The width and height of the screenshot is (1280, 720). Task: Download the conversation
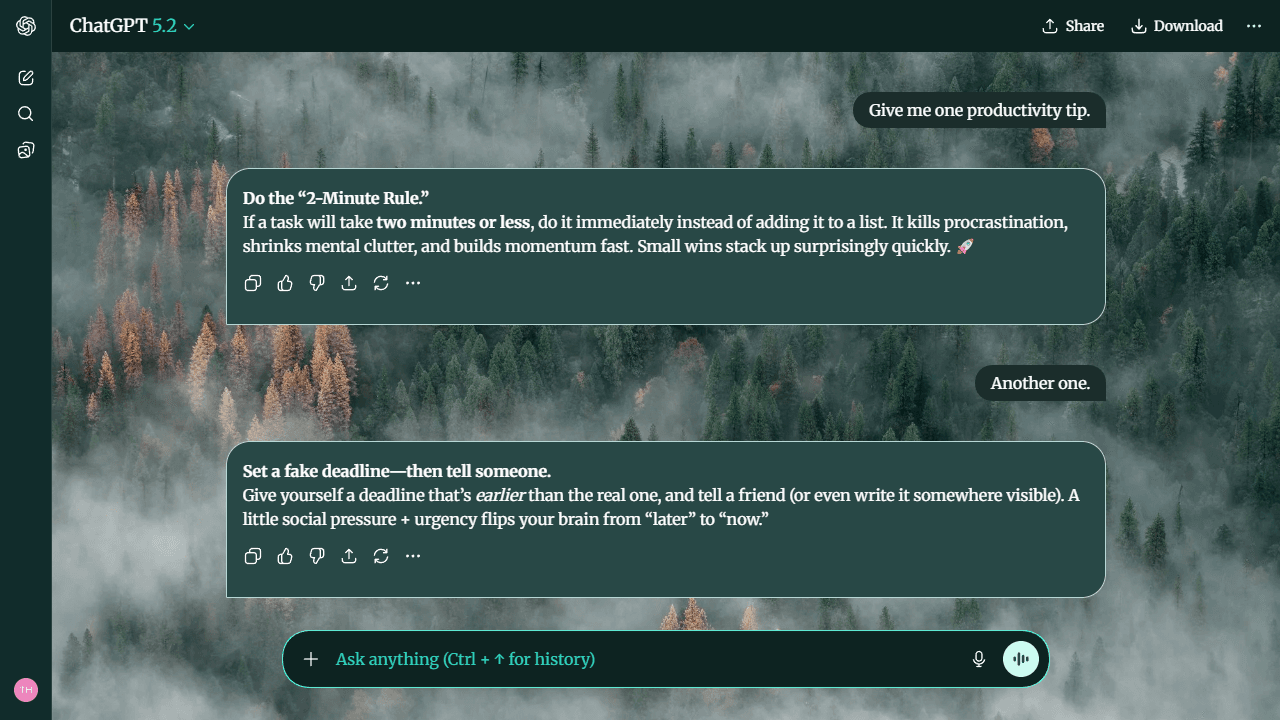pos(1177,26)
